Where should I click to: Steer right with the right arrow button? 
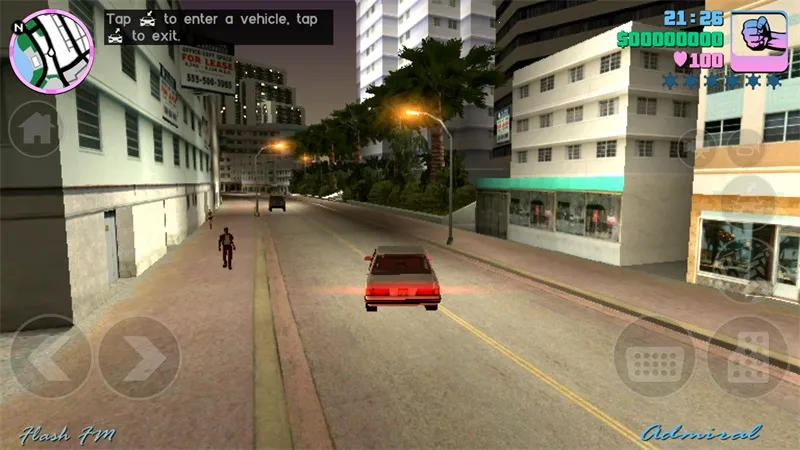pos(138,357)
